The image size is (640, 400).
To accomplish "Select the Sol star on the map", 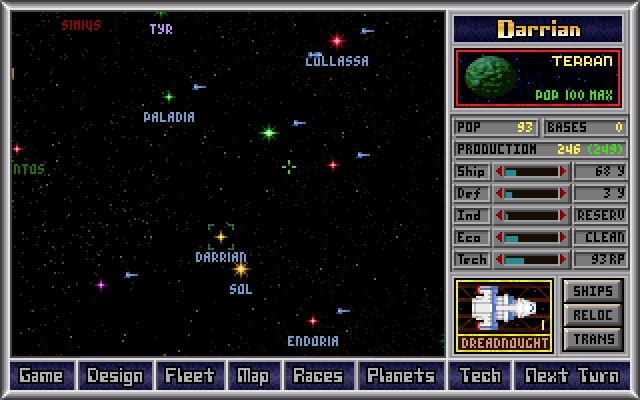I will 240,269.
